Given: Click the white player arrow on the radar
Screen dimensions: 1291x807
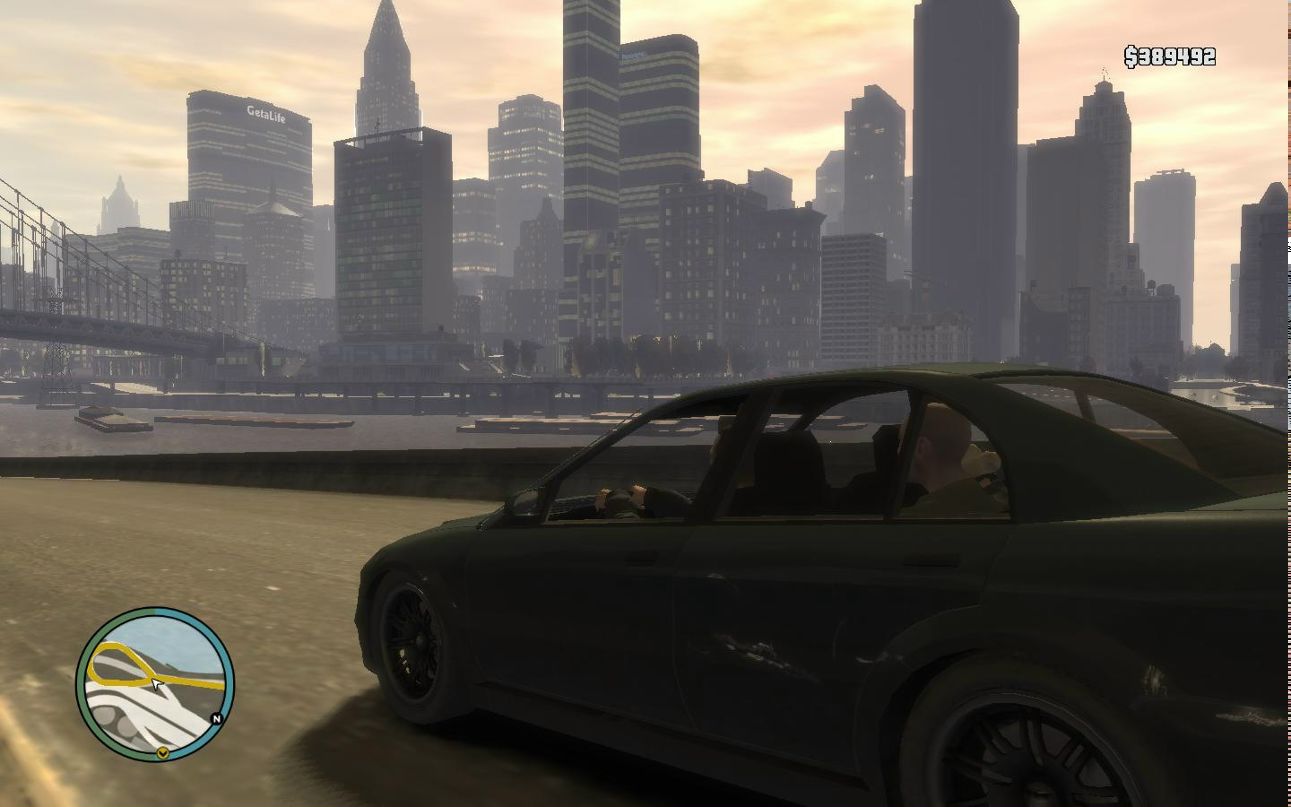Looking at the screenshot, I should pos(156,684).
